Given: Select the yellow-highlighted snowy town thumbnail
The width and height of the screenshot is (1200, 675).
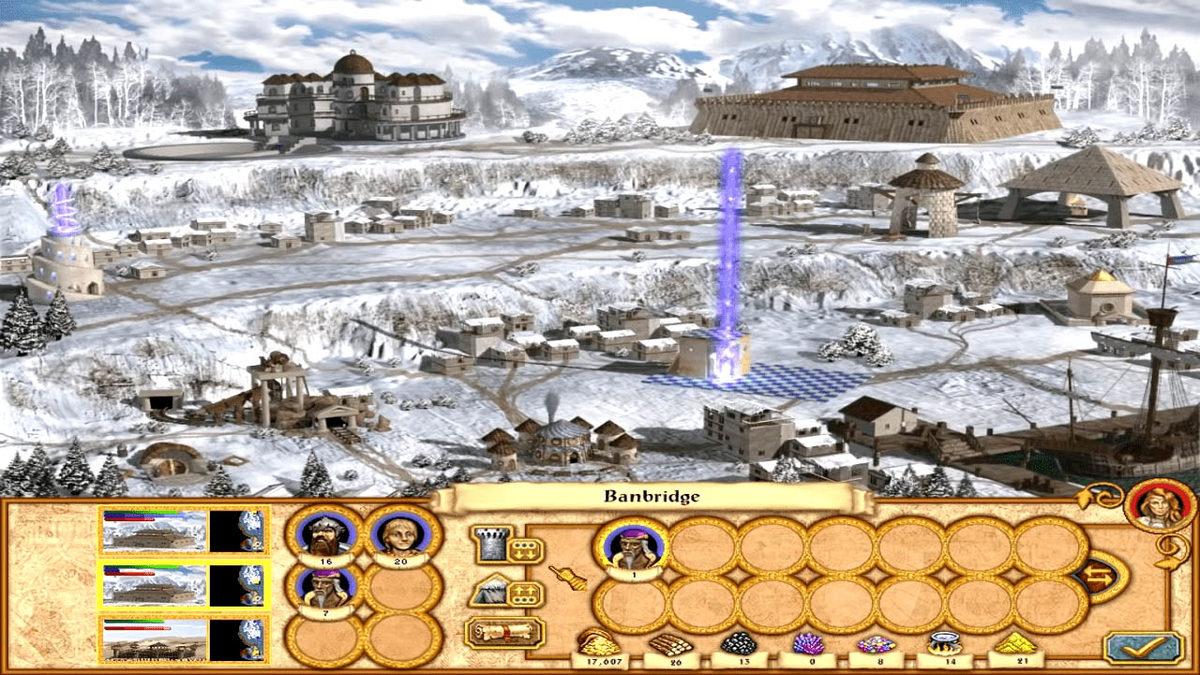Looking at the screenshot, I should (155, 584).
